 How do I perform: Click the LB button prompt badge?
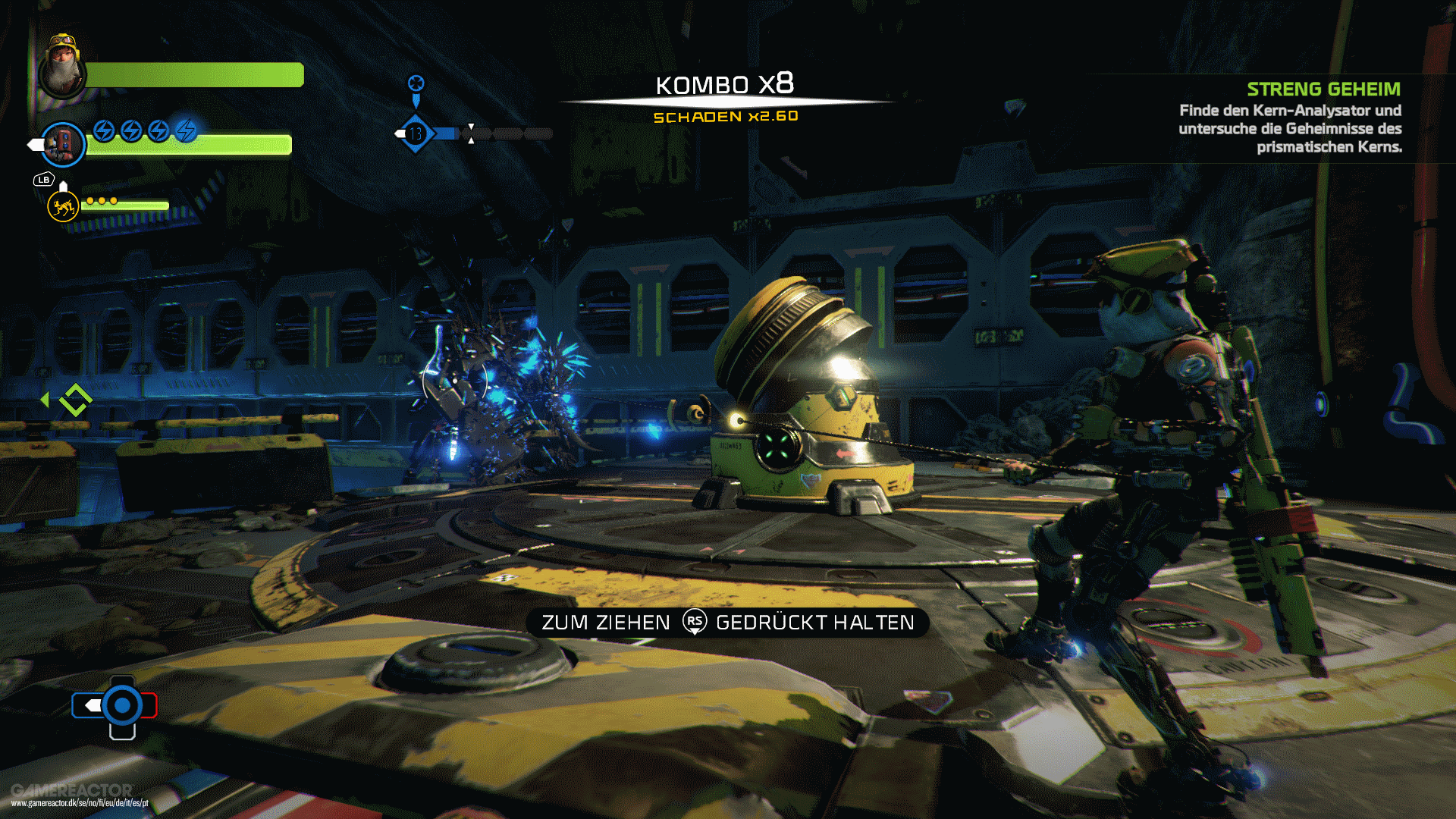click(43, 179)
